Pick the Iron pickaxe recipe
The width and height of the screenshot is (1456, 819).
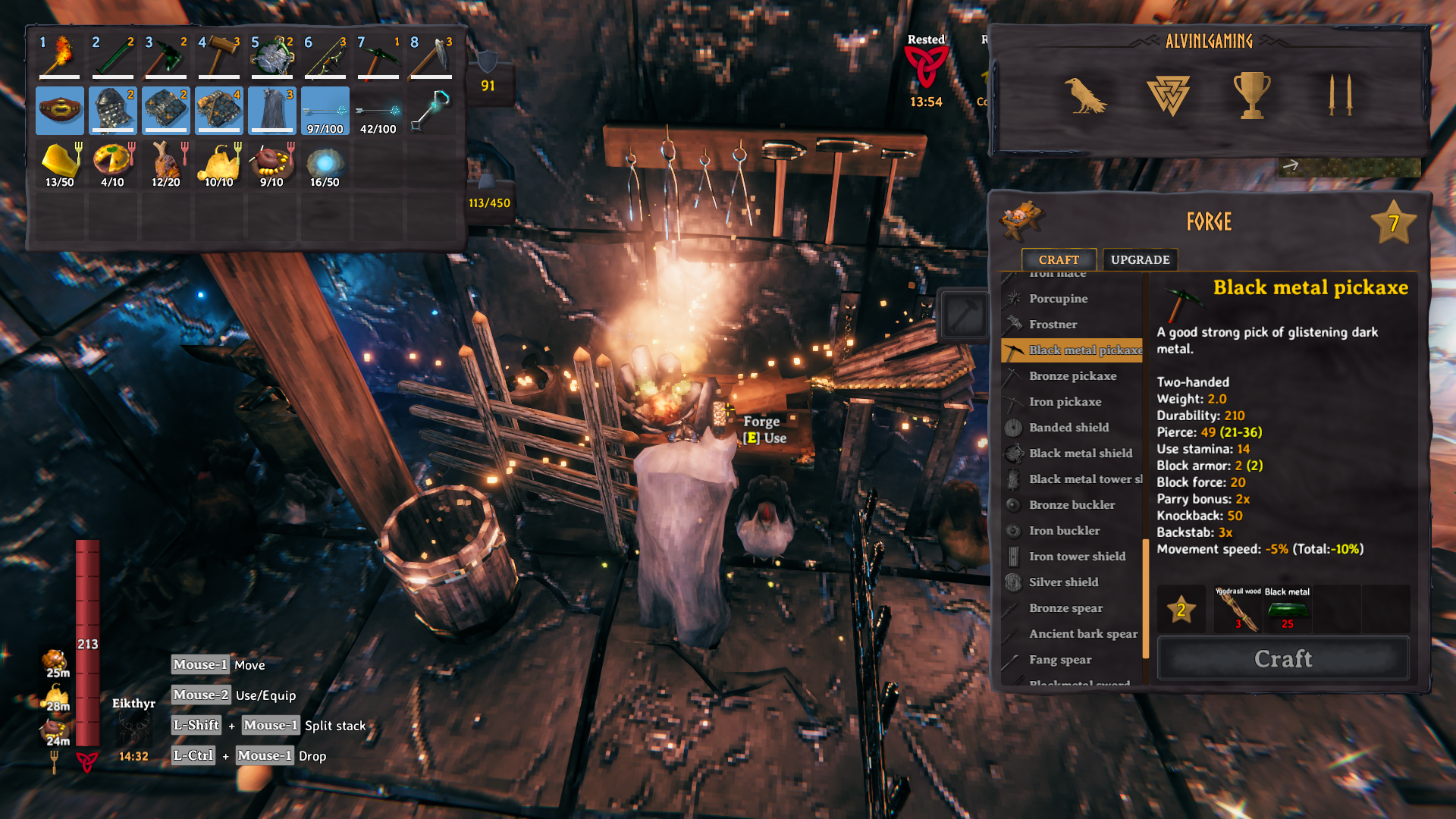tap(1065, 402)
